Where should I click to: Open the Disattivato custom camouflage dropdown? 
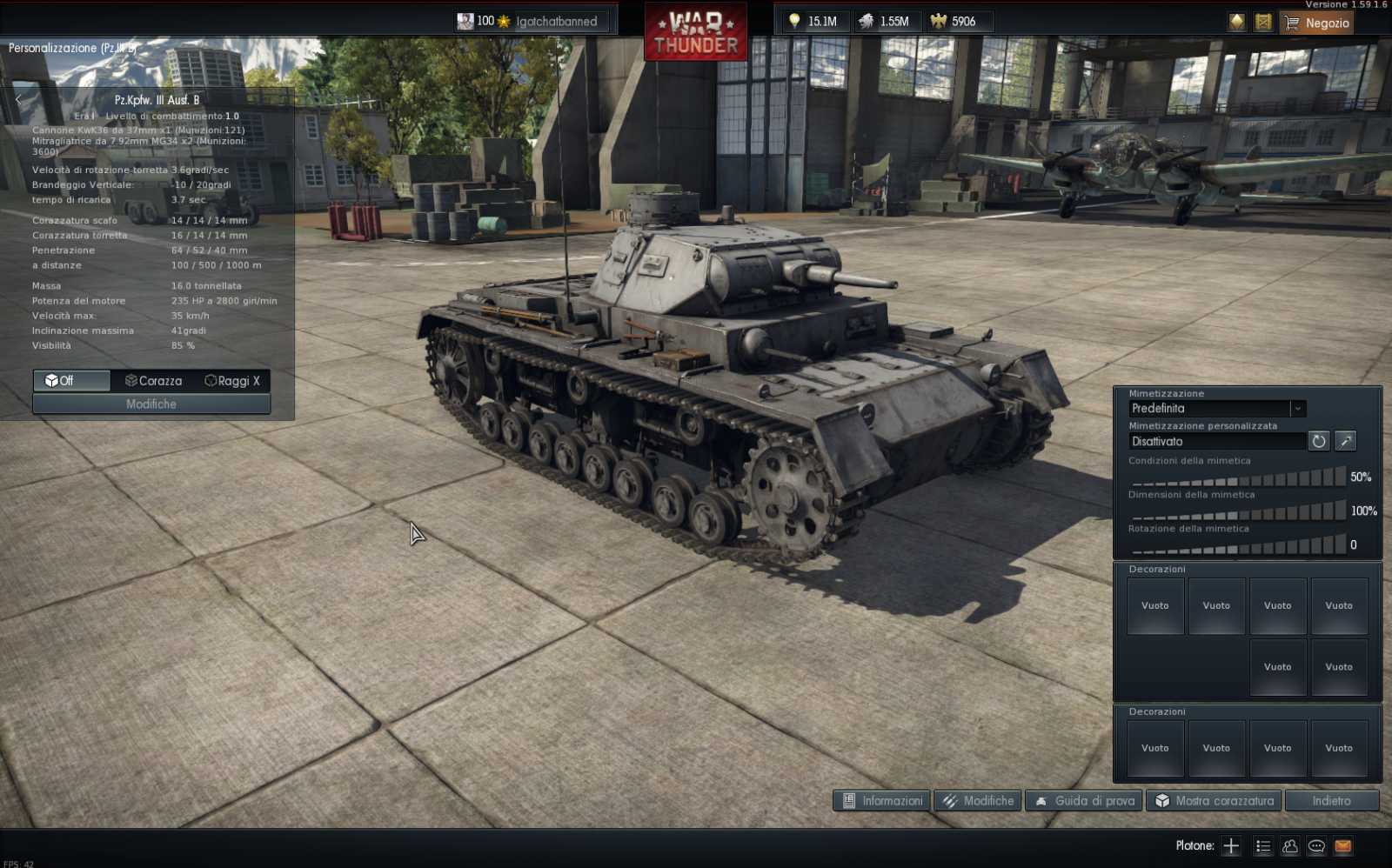coord(1216,441)
